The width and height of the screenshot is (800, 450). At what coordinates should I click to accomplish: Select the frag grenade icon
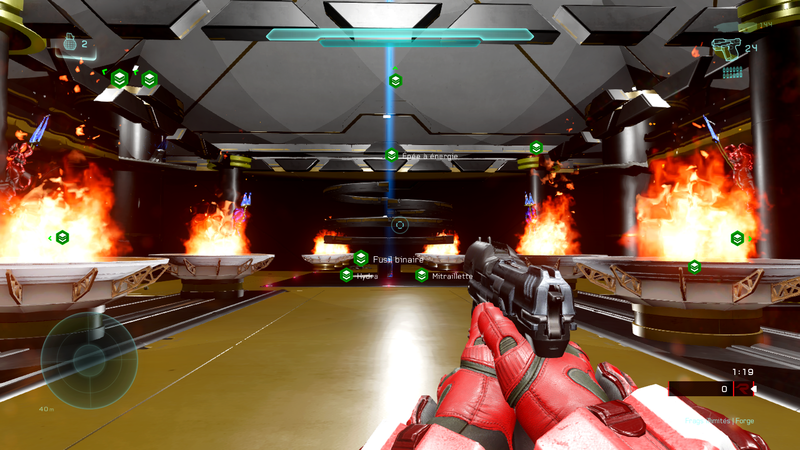(x=71, y=43)
